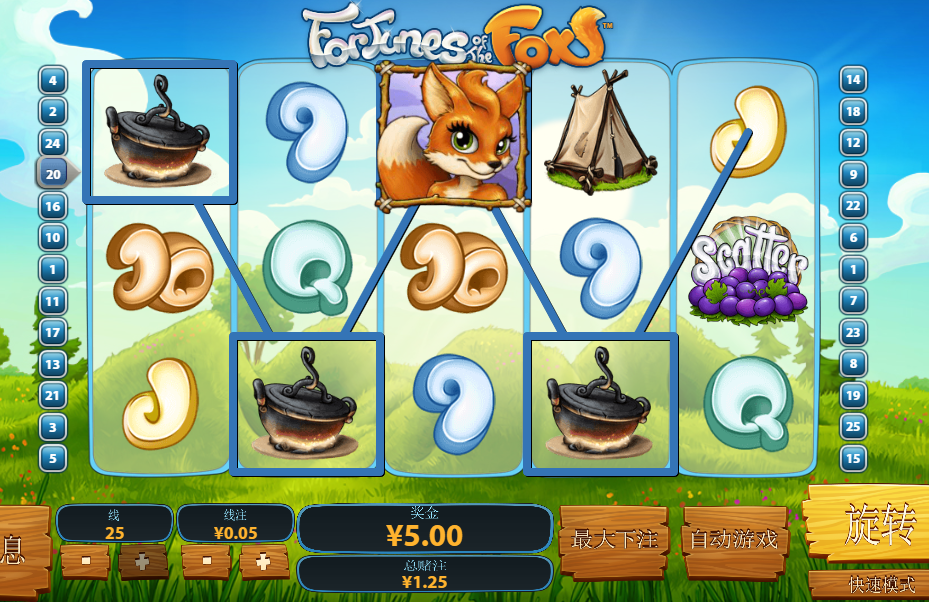Select payline number 14

(x=853, y=80)
